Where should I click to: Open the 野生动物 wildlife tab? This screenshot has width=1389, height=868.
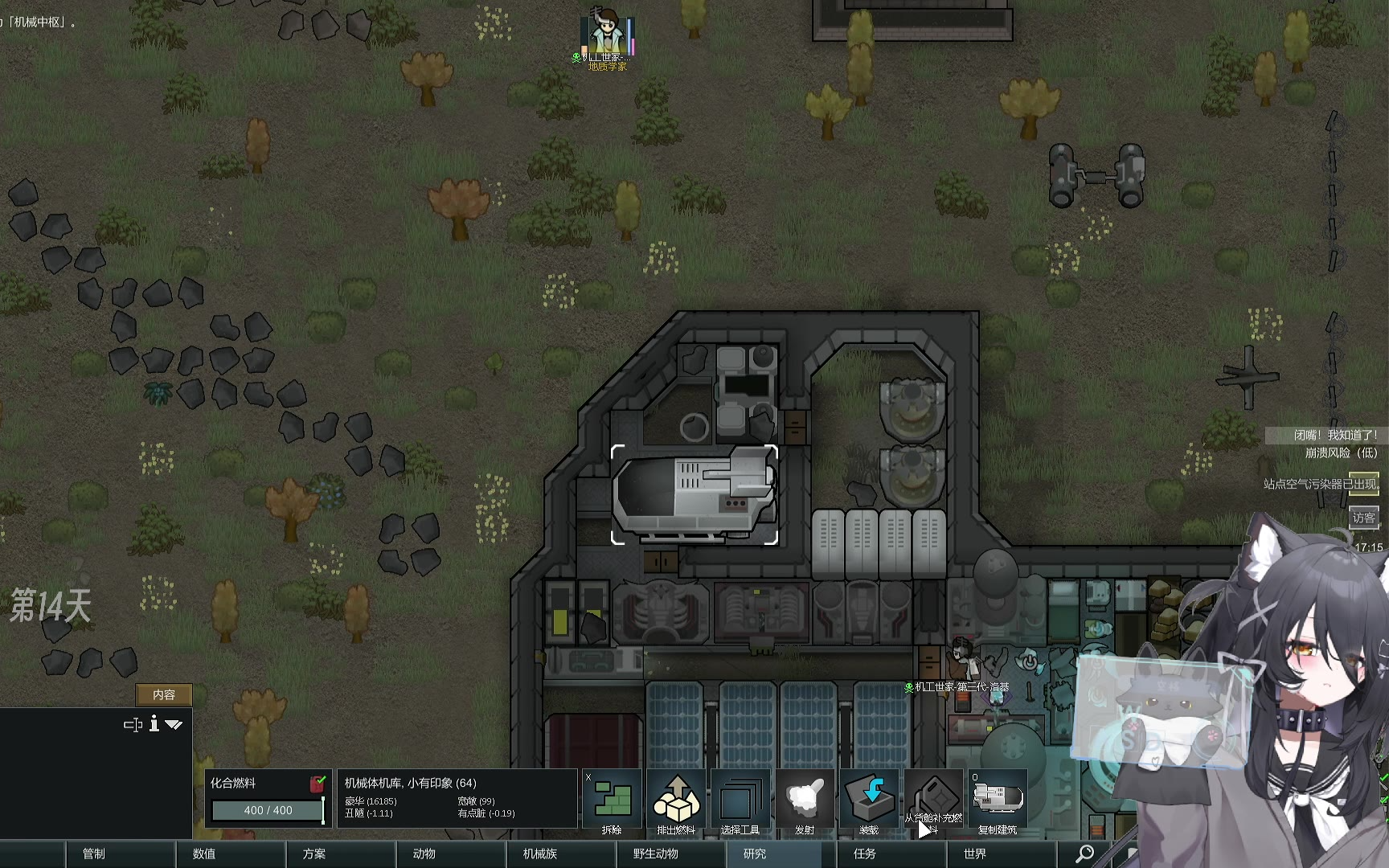656,854
